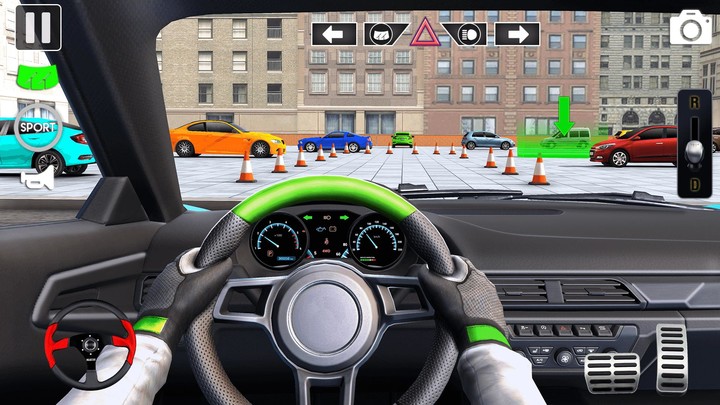Switch on the hazard warning lights
The image size is (720, 405).
(424, 33)
